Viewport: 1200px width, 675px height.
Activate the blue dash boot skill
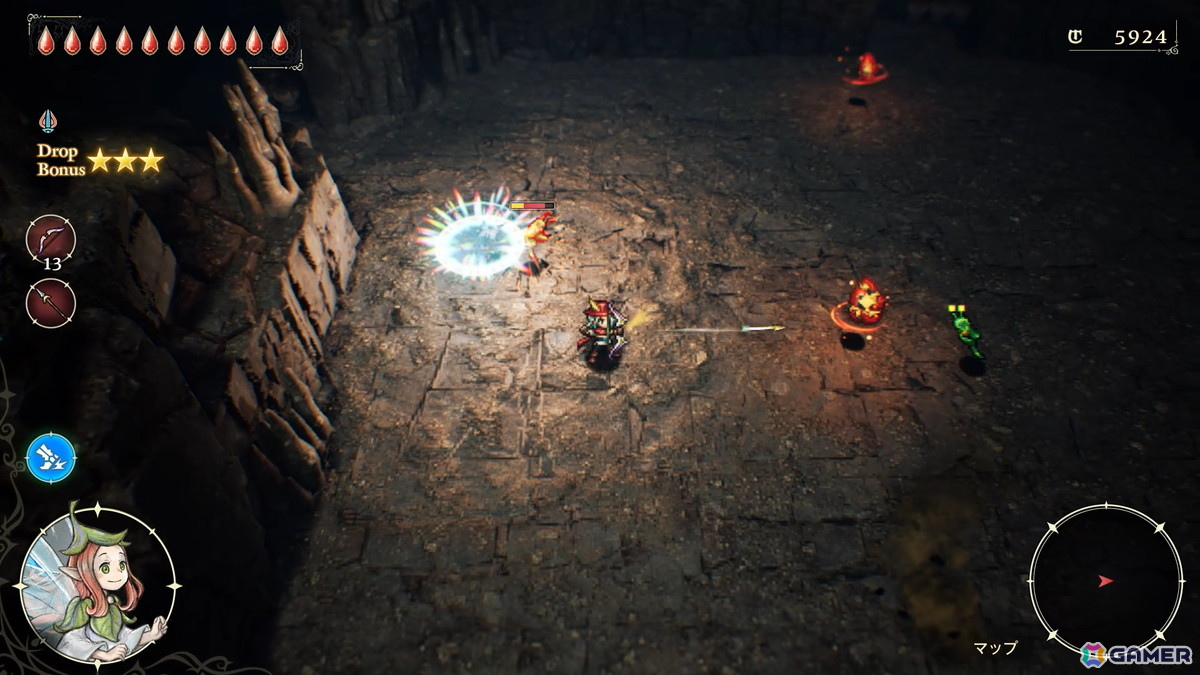pos(51,458)
